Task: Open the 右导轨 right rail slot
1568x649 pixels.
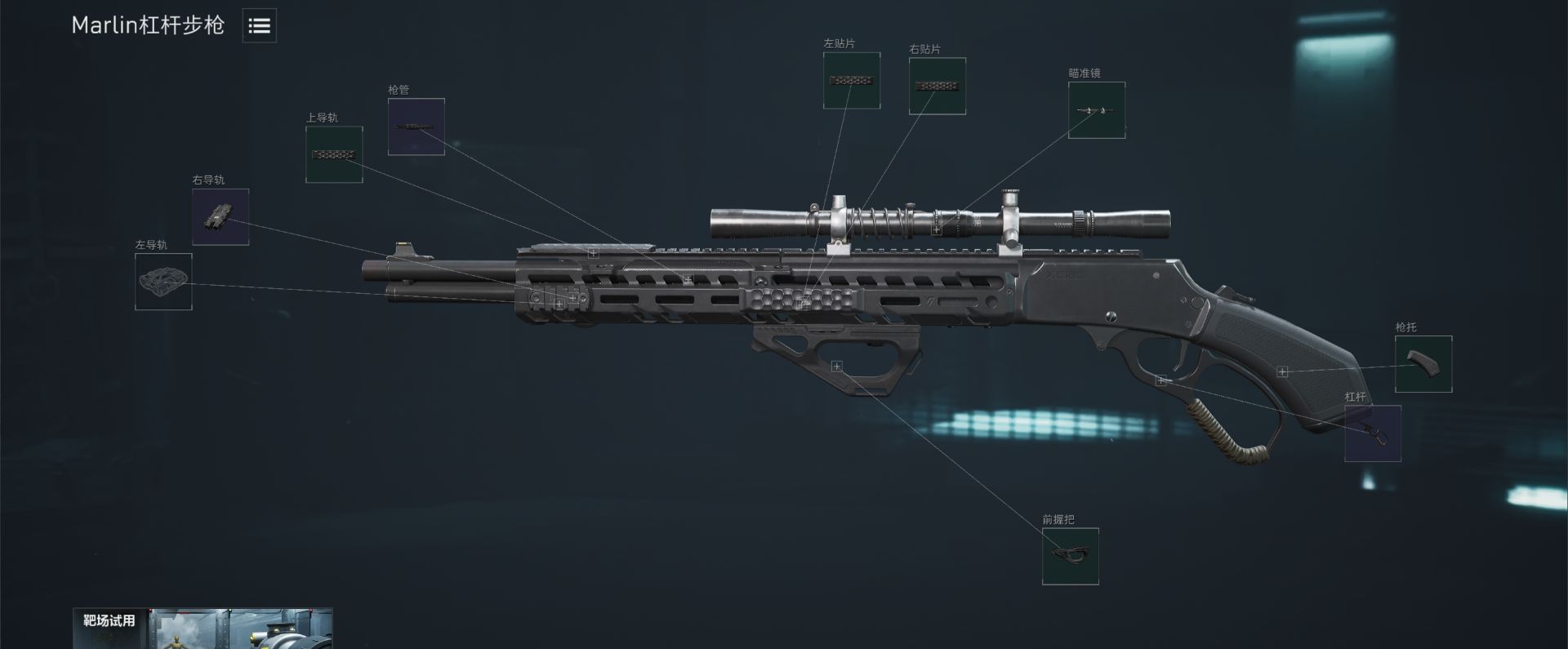Action: coord(220,217)
